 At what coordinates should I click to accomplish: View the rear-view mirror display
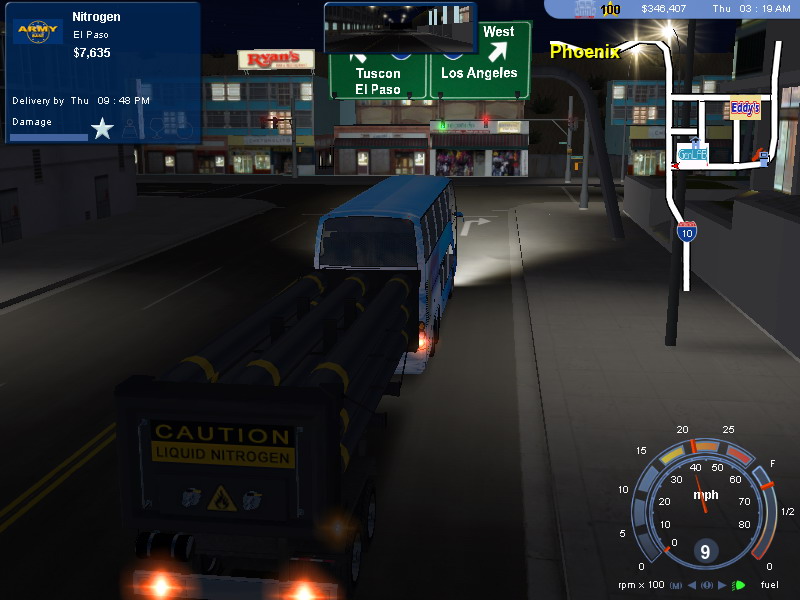[399, 27]
